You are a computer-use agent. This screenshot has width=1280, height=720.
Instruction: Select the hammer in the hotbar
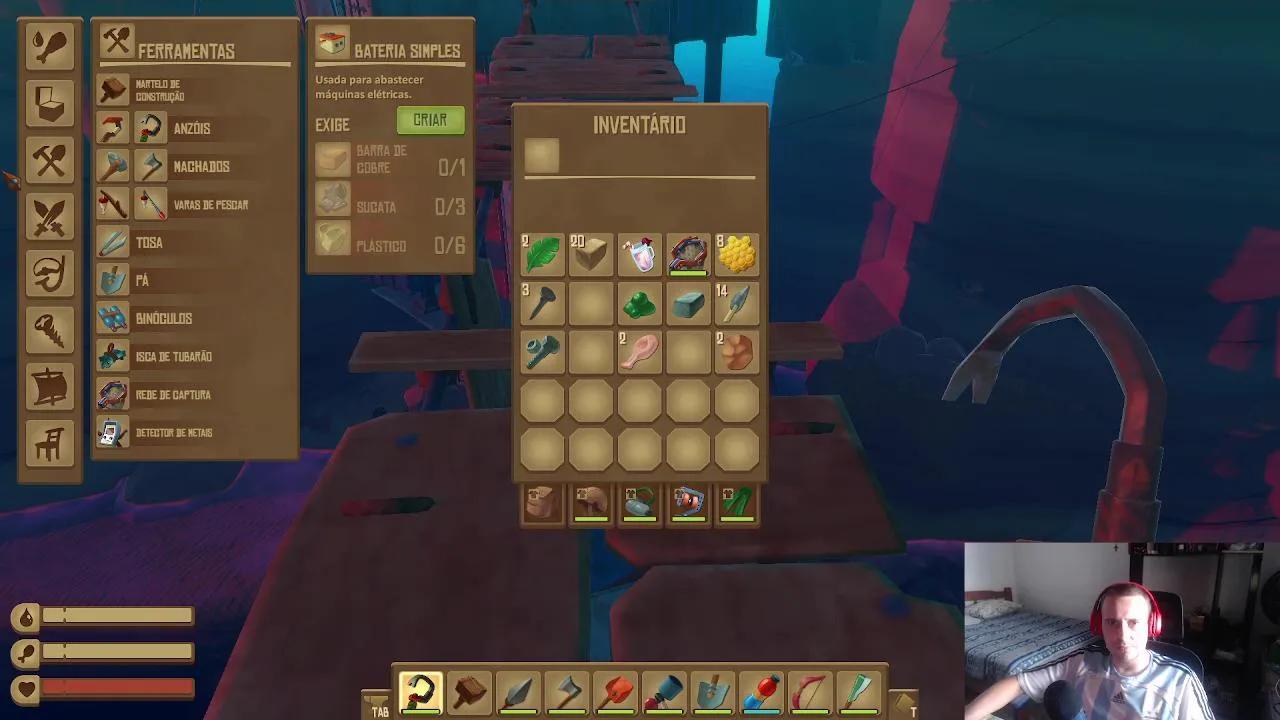pos(470,691)
